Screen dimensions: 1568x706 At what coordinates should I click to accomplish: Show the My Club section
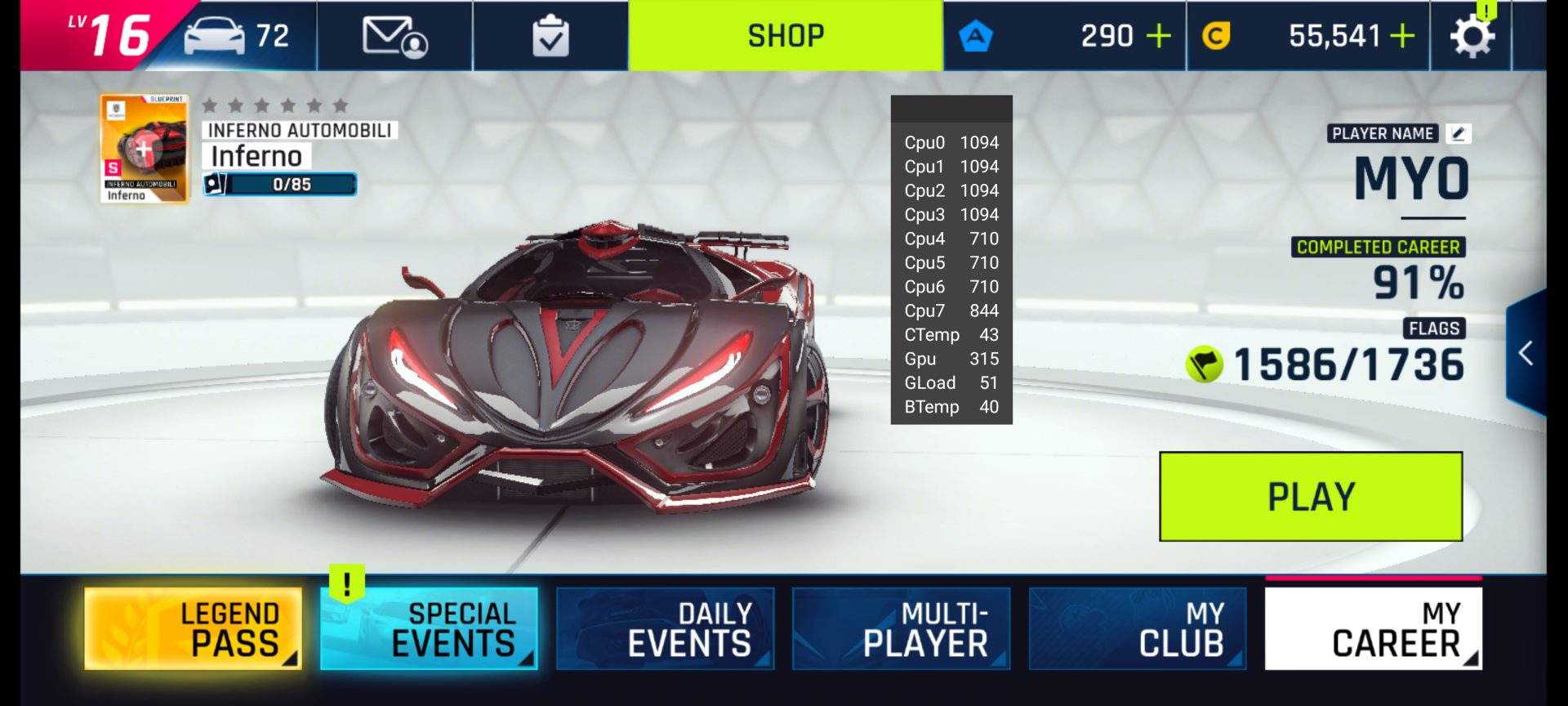click(1137, 628)
